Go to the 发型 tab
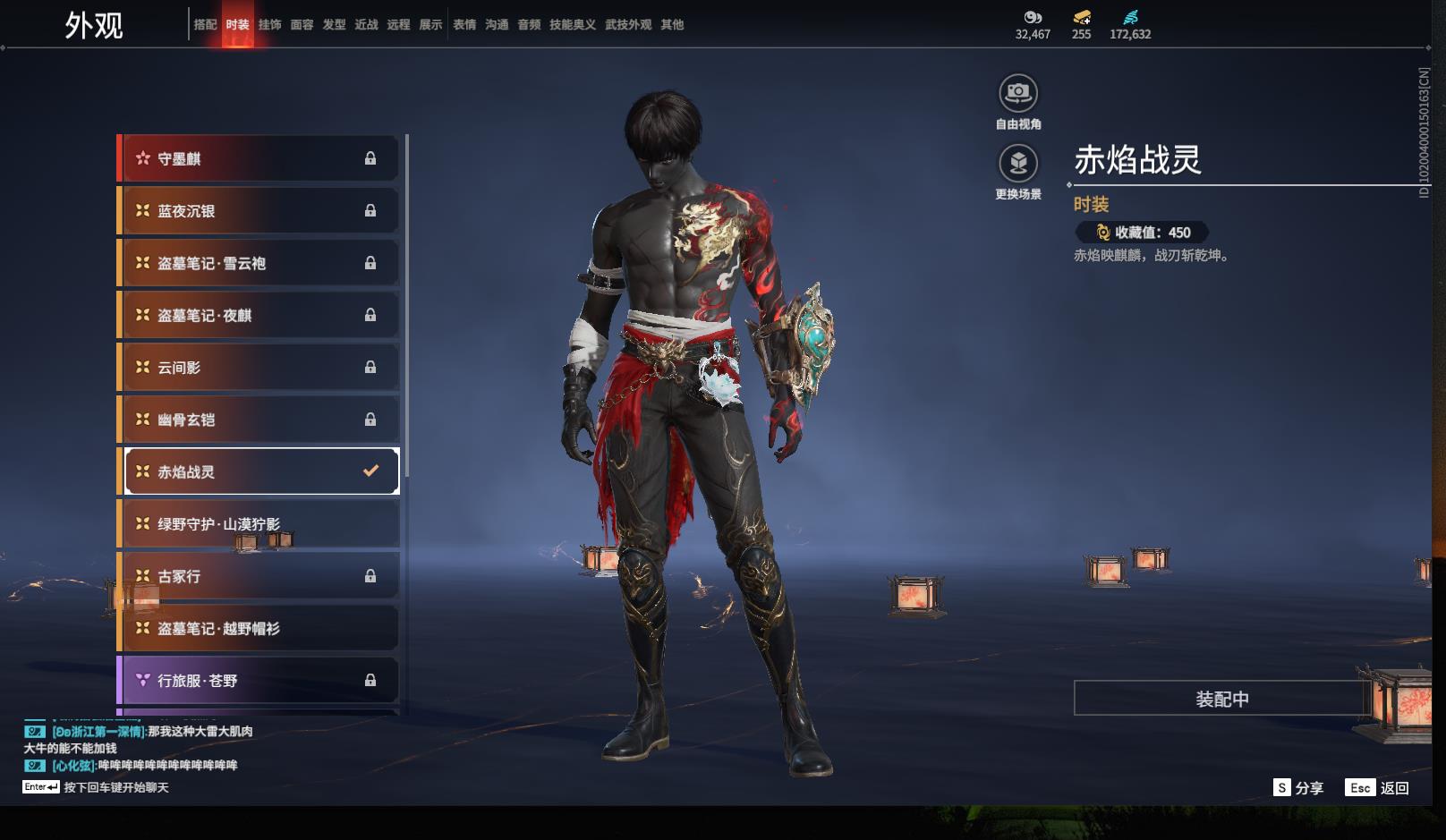The image size is (1446, 840). point(334,25)
